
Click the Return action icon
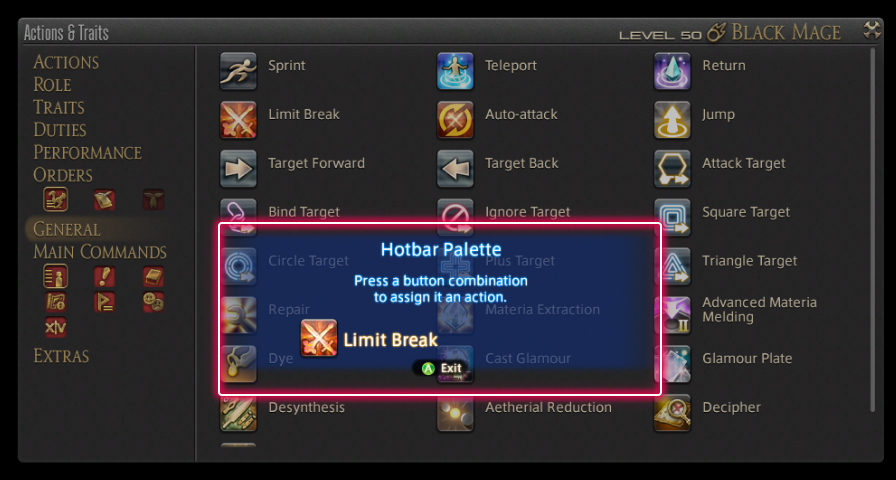click(x=672, y=71)
